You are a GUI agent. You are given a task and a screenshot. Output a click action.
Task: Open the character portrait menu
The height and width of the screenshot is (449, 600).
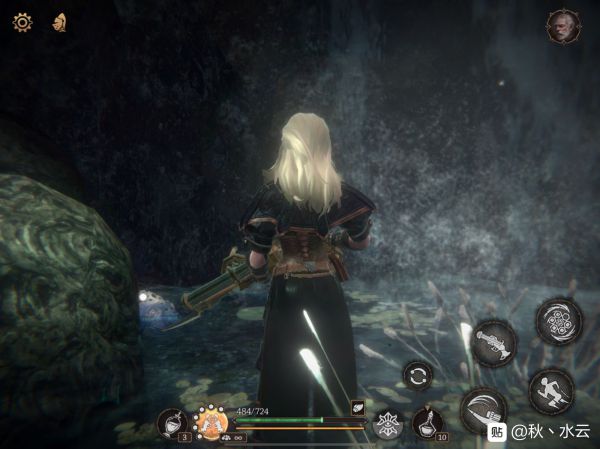click(x=563, y=27)
